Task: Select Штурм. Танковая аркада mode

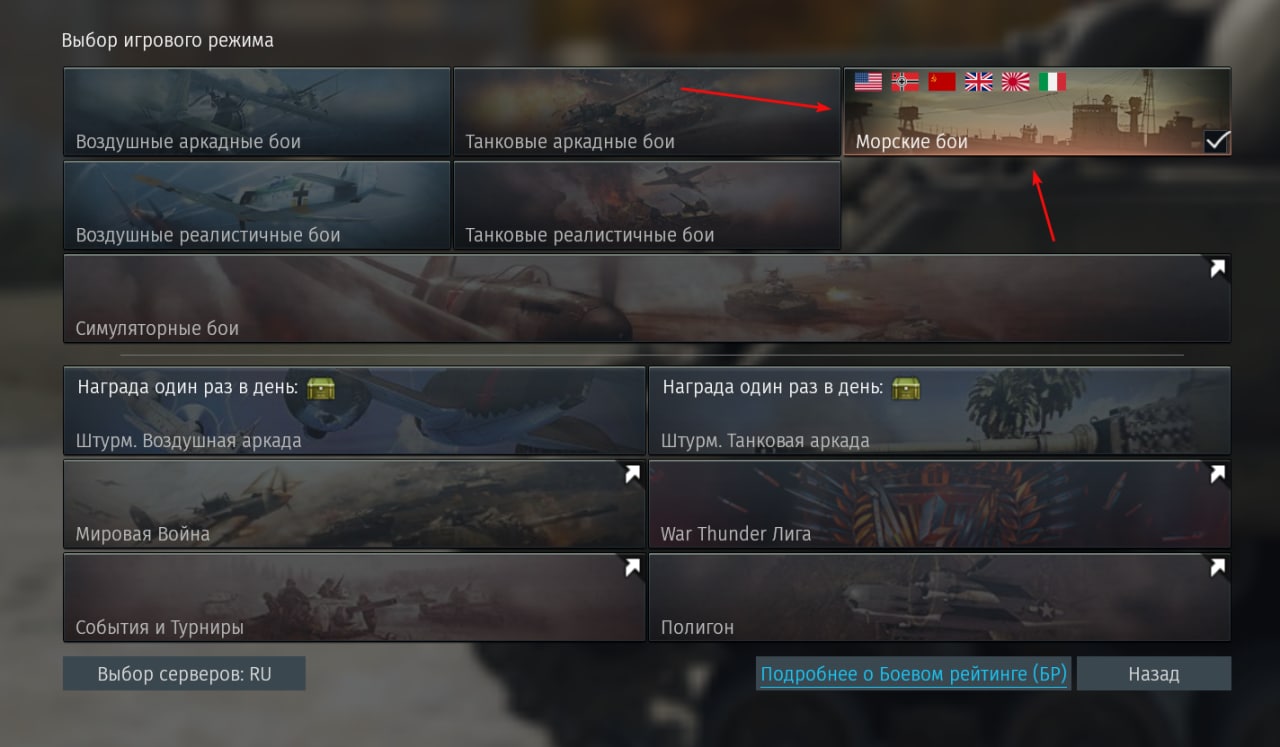Action: (x=939, y=411)
